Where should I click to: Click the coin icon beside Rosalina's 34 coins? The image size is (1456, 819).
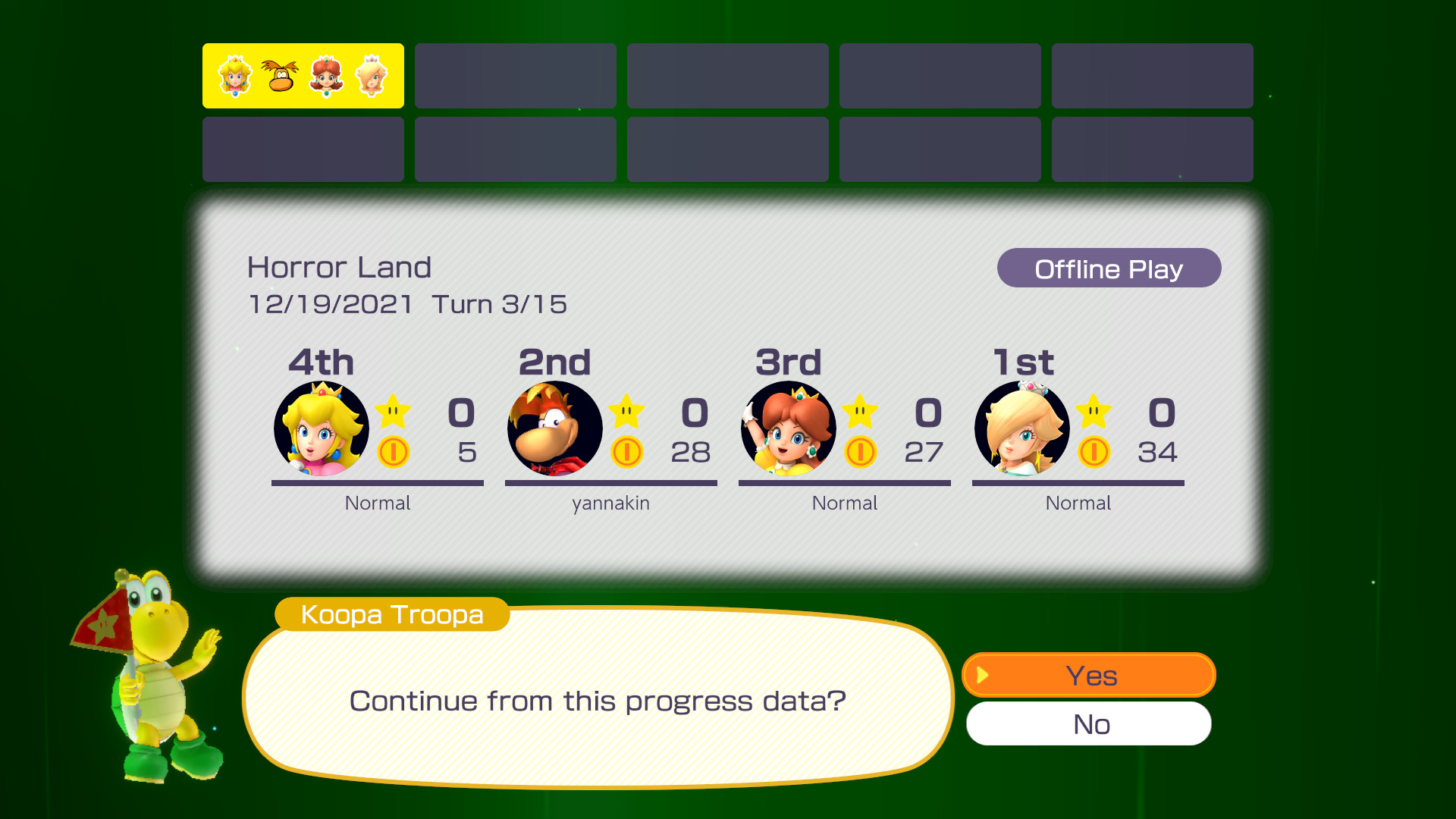pyautogui.click(x=1094, y=453)
